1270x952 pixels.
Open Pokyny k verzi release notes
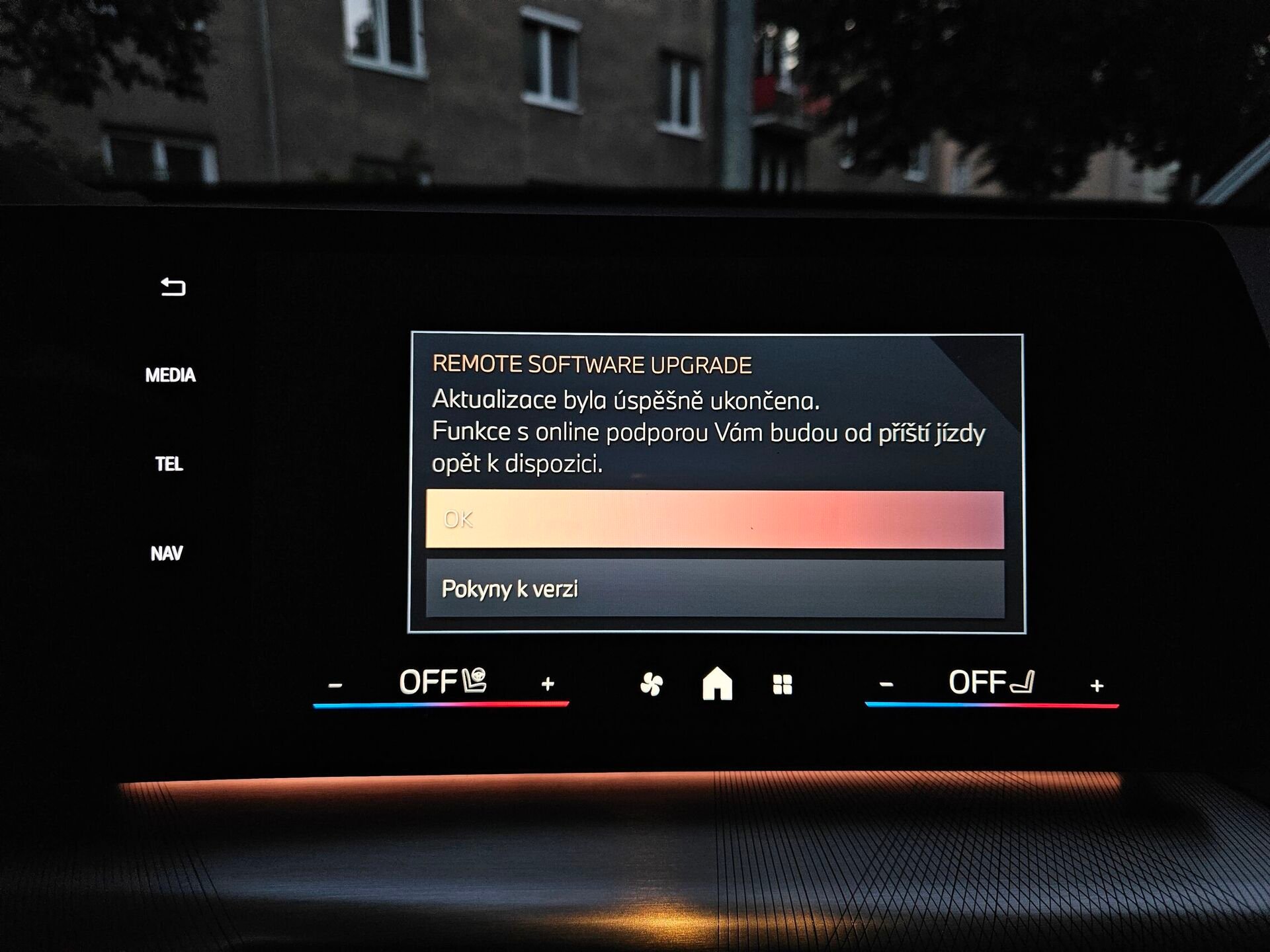coord(714,588)
